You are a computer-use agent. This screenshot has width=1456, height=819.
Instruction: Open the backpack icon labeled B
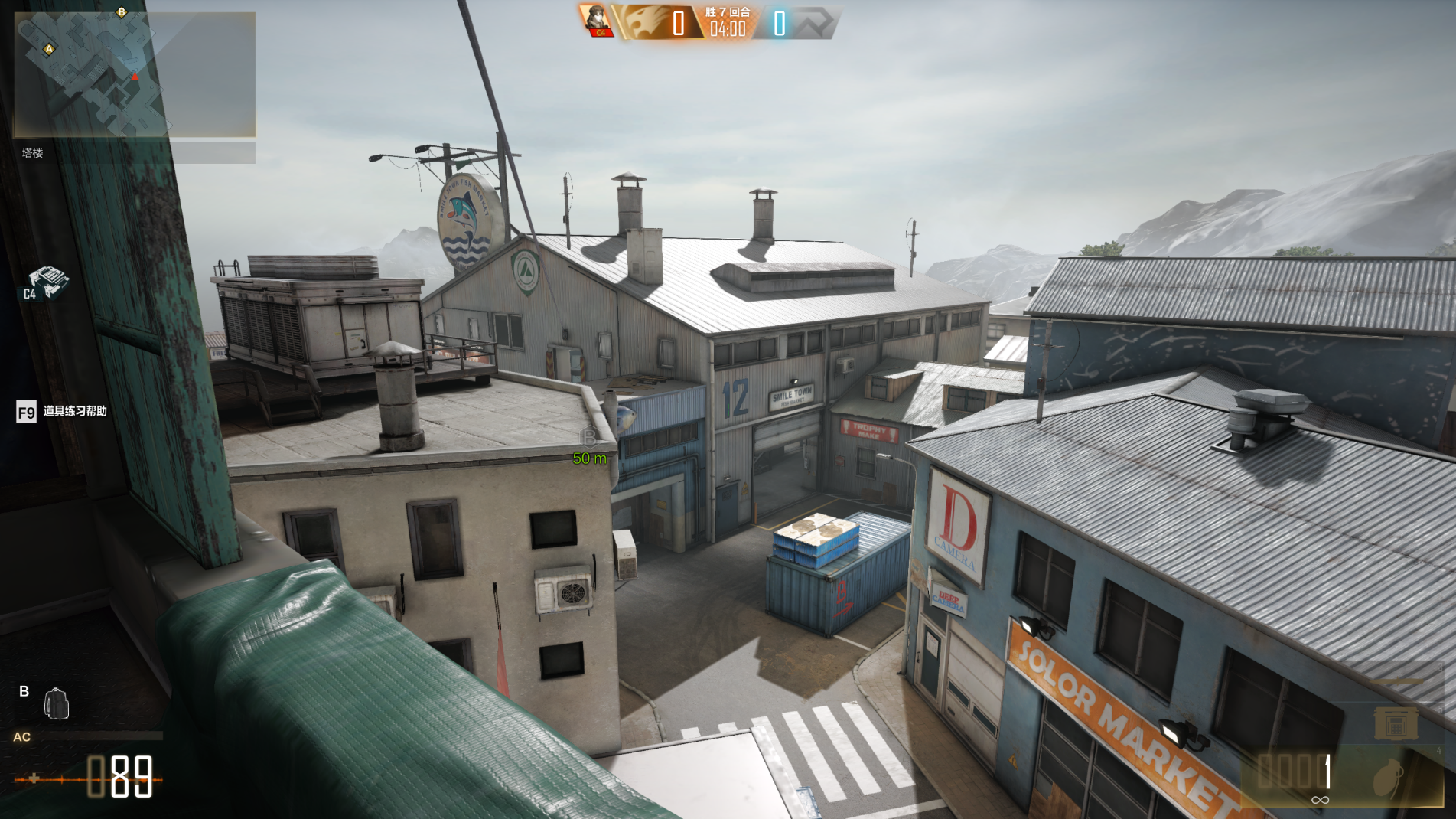[56, 704]
